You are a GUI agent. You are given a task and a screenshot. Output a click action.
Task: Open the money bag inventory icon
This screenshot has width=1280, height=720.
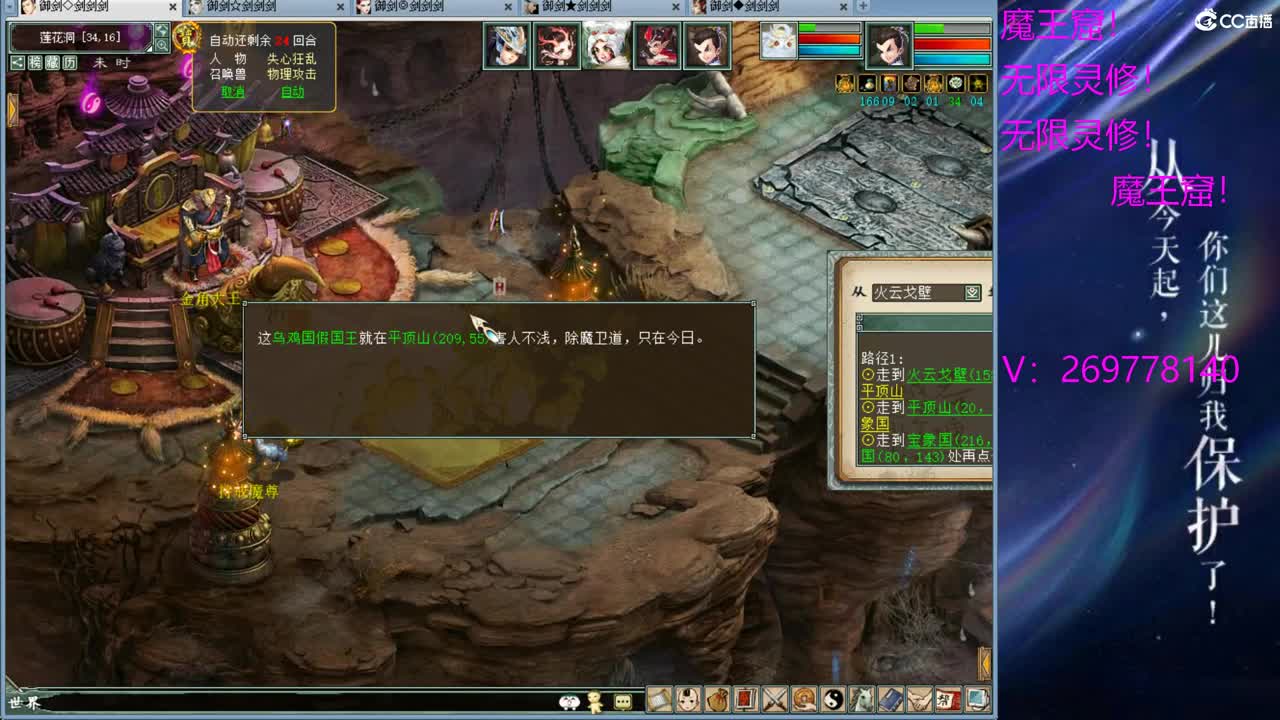pos(719,700)
